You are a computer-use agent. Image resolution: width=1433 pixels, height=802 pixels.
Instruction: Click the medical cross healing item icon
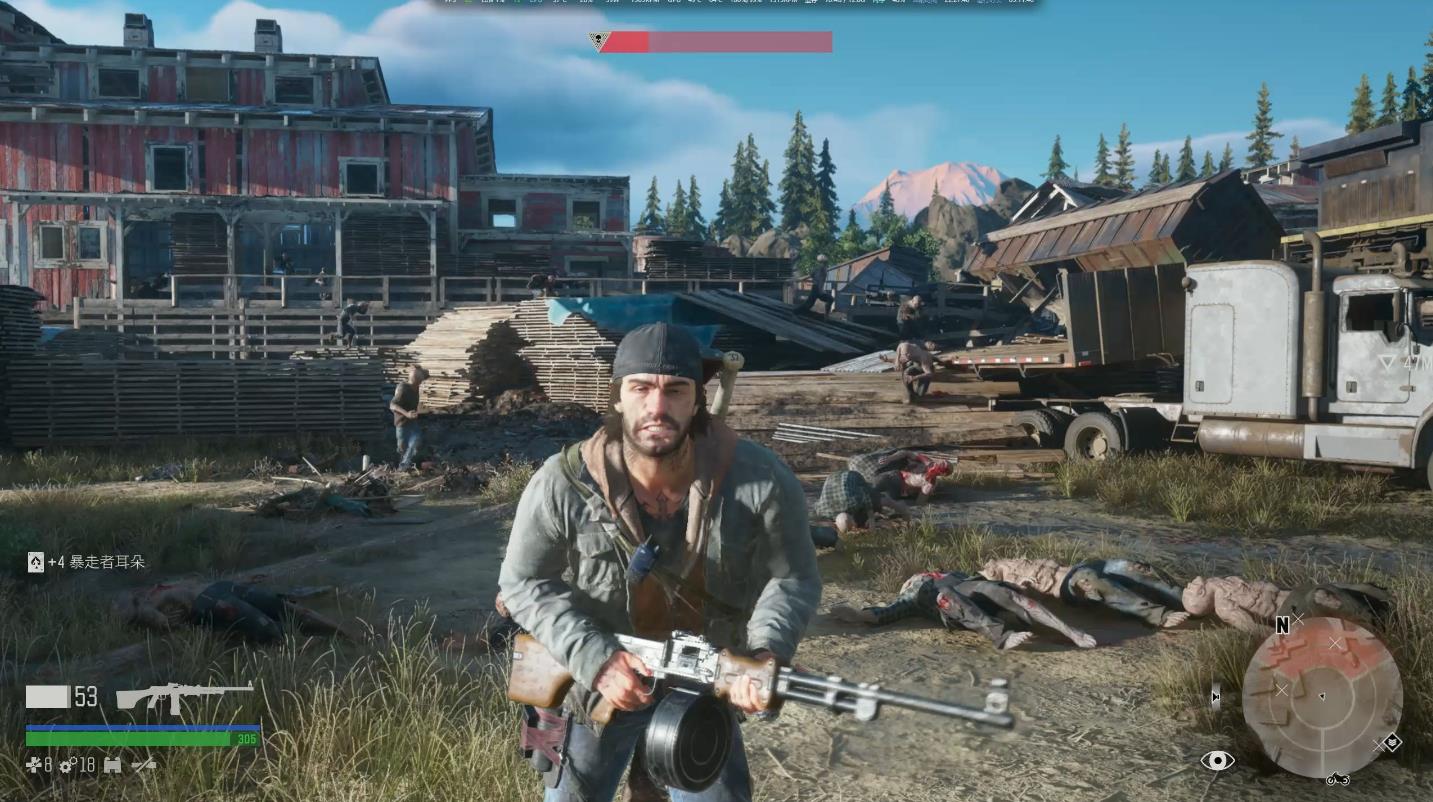[34, 765]
